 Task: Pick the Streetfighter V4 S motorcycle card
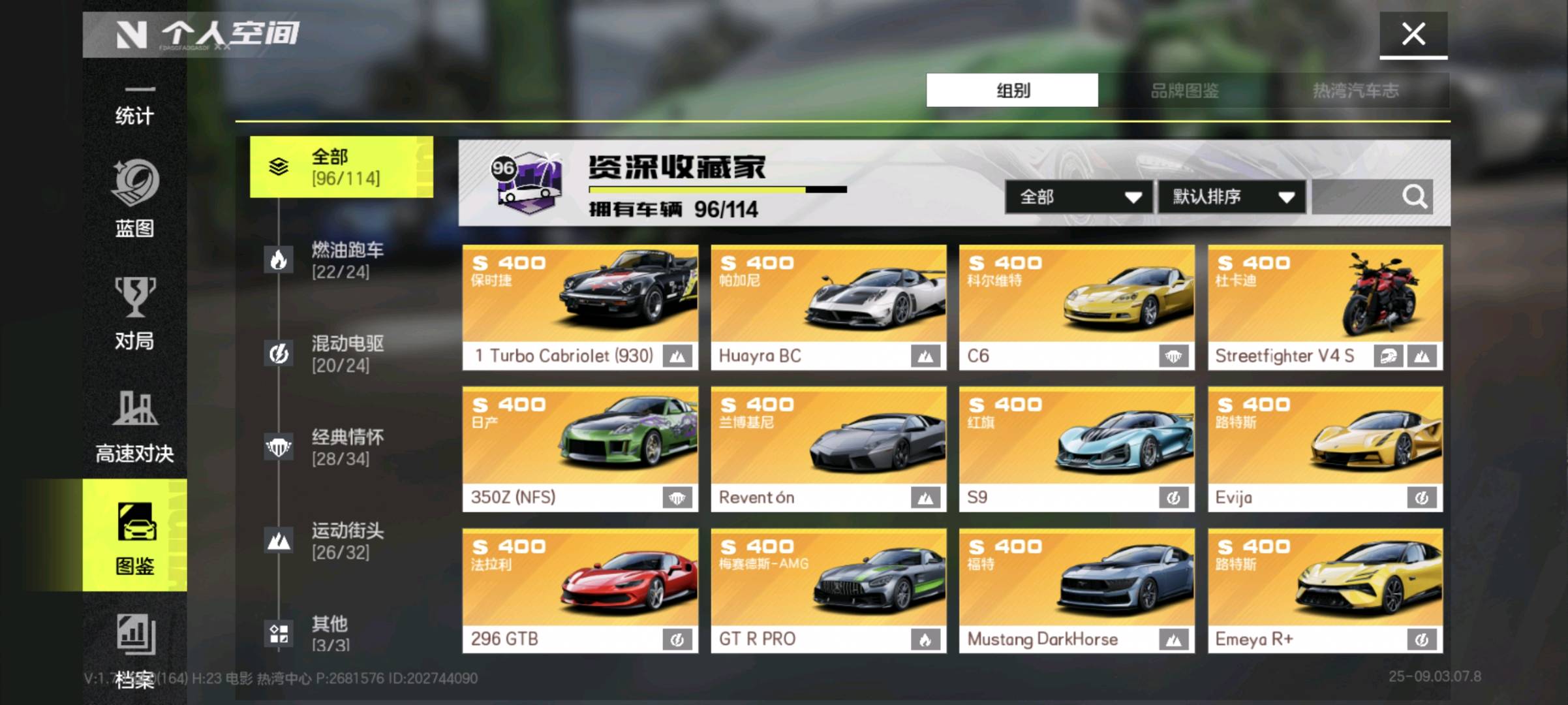(1325, 307)
